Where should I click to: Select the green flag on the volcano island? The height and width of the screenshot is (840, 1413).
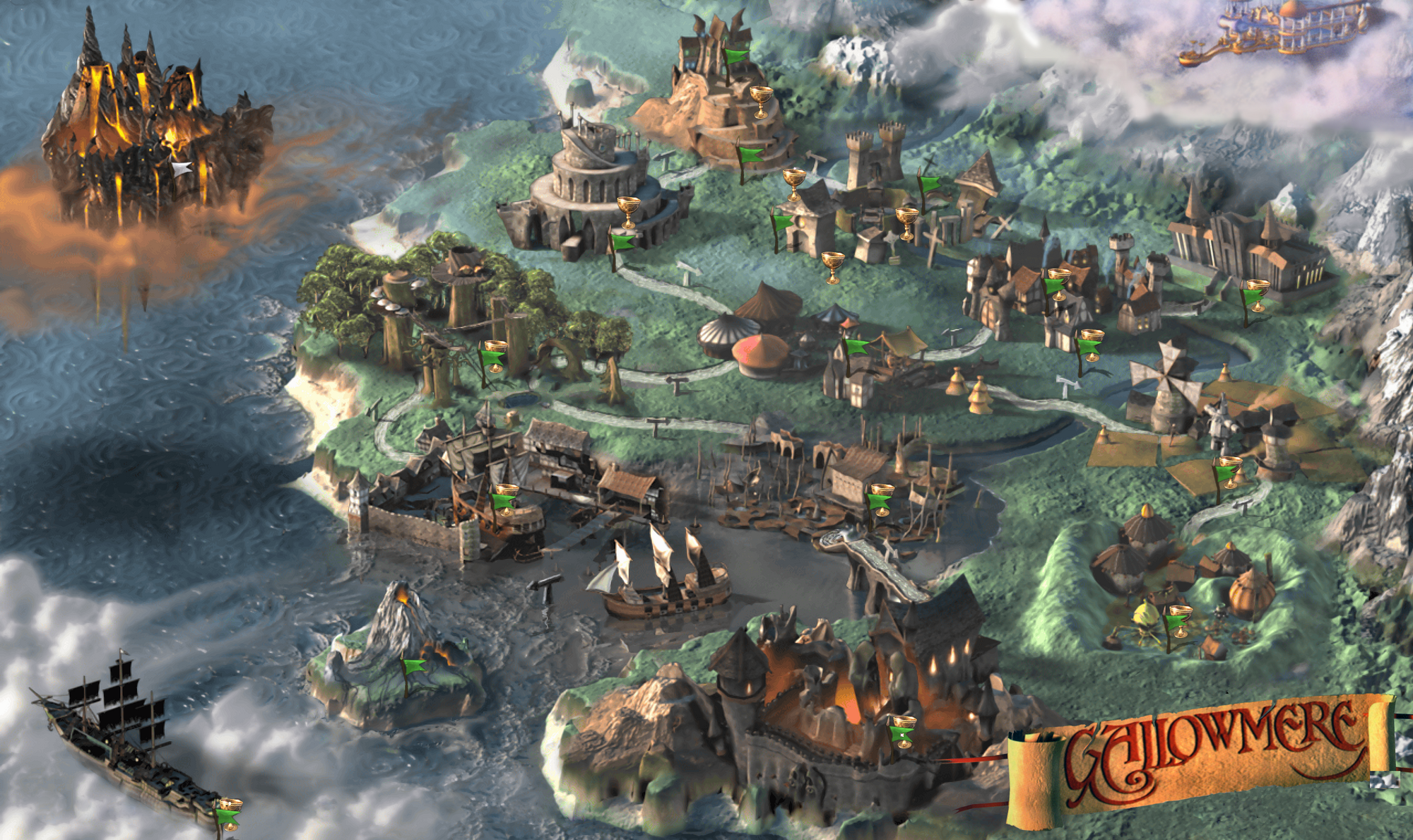coord(413,667)
